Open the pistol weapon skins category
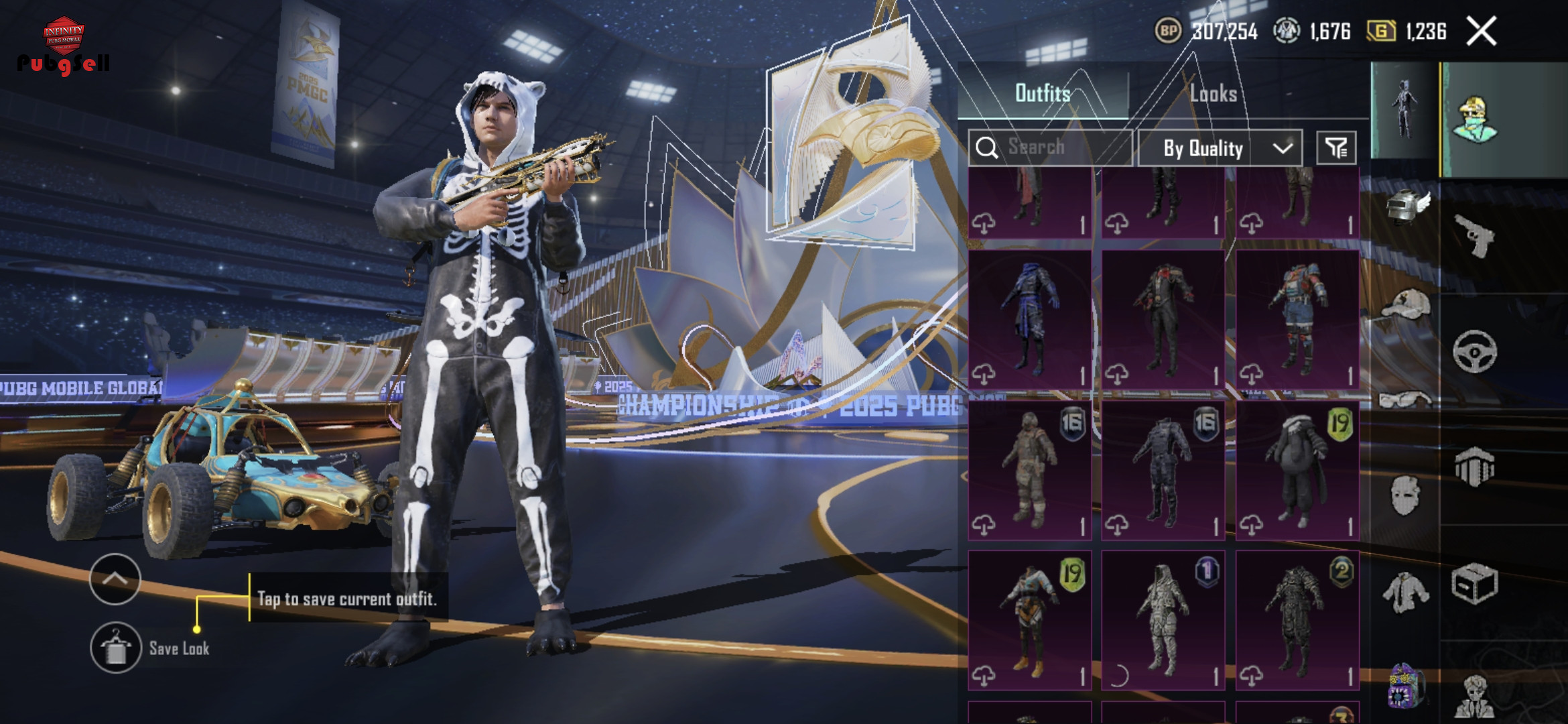The image size is (1568, 724). pos(1474,236)
